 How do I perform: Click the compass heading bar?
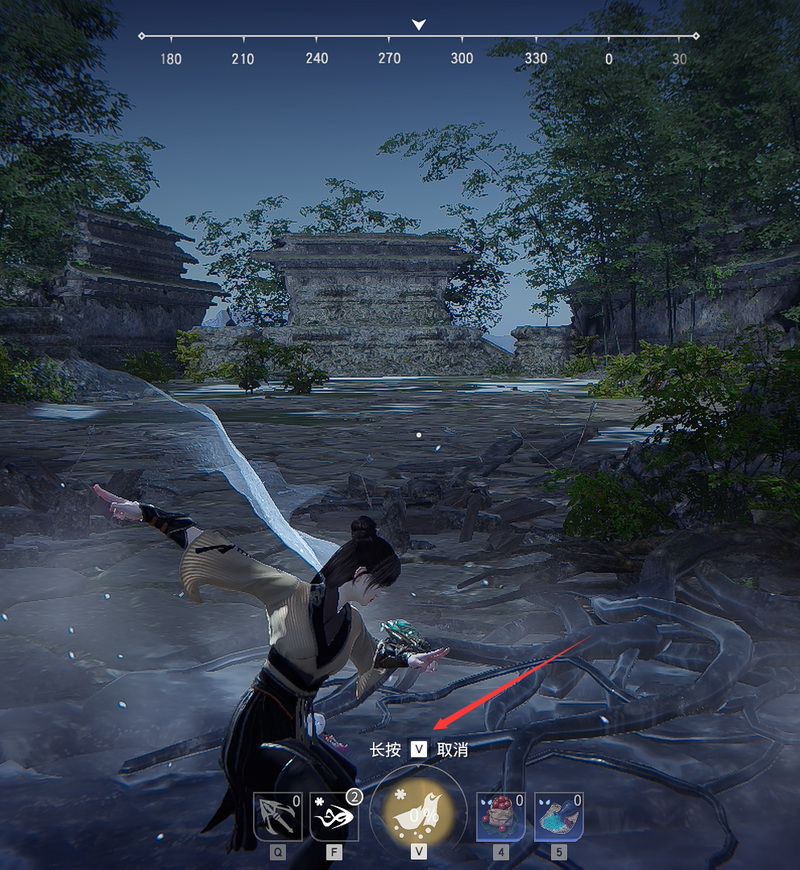419,36
